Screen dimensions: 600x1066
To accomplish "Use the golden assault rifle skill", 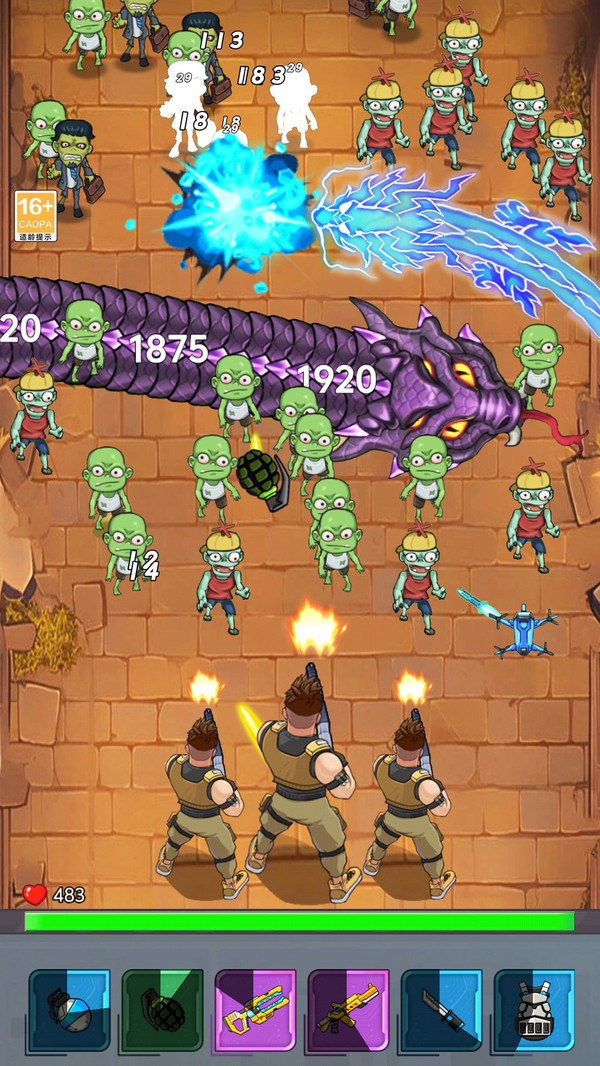I will tap(348, 1010).
